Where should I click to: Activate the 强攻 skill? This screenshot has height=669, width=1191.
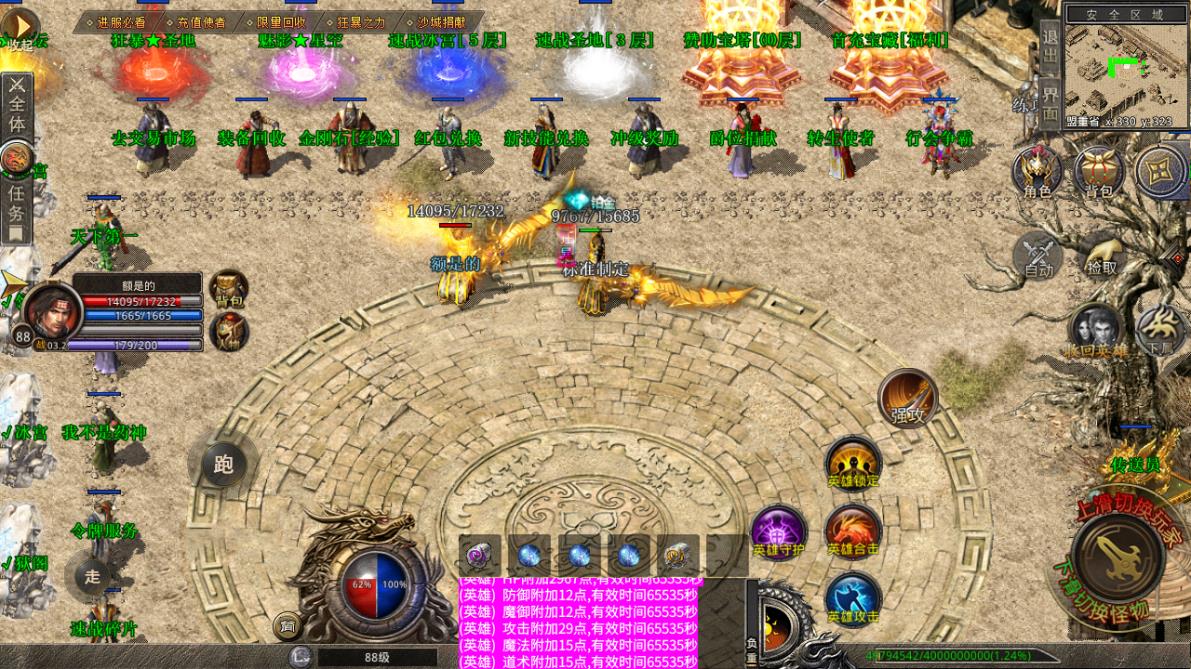(x=908, y=398)
